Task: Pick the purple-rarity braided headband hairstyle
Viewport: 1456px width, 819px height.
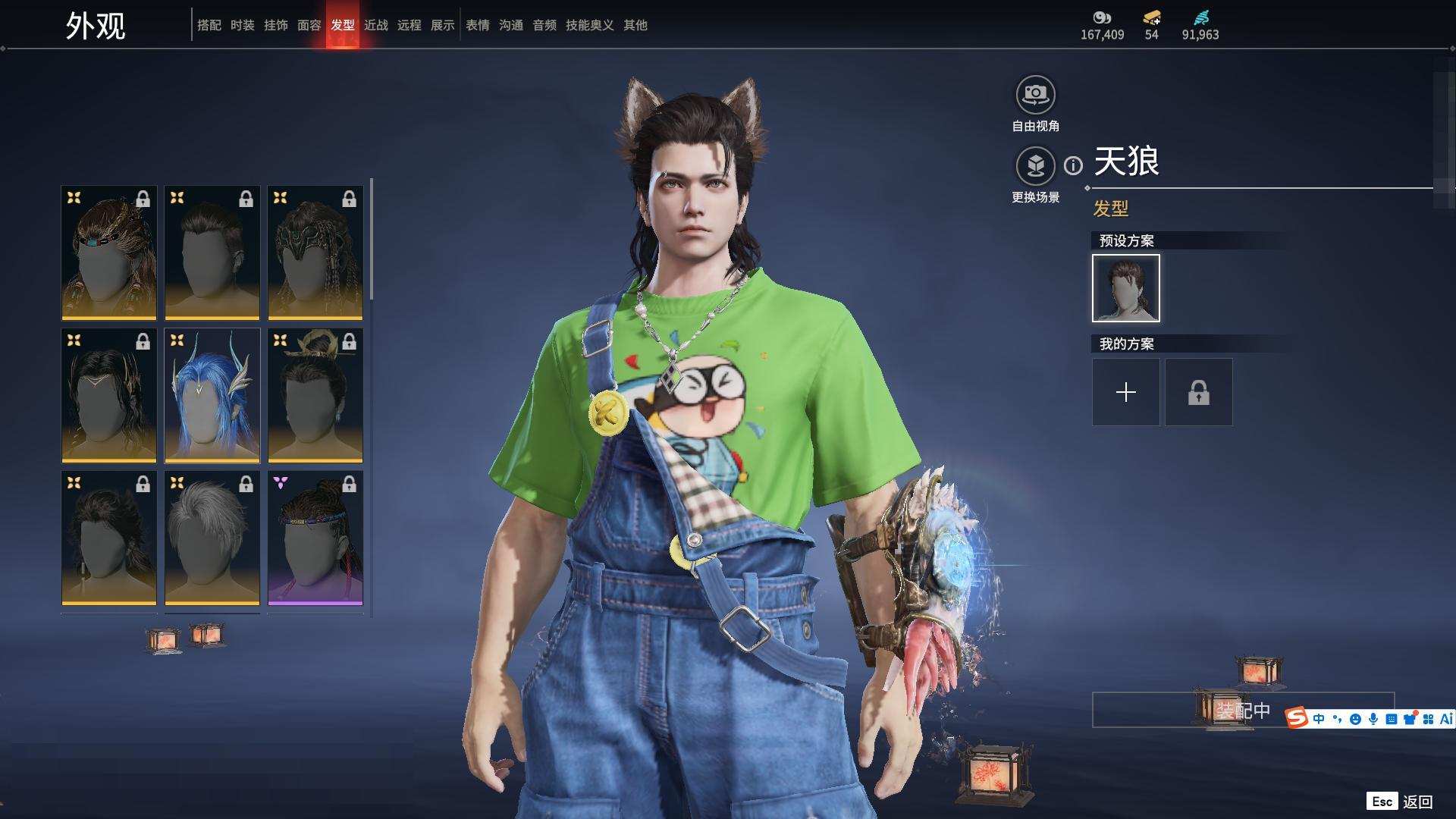Action: (315, 538)
